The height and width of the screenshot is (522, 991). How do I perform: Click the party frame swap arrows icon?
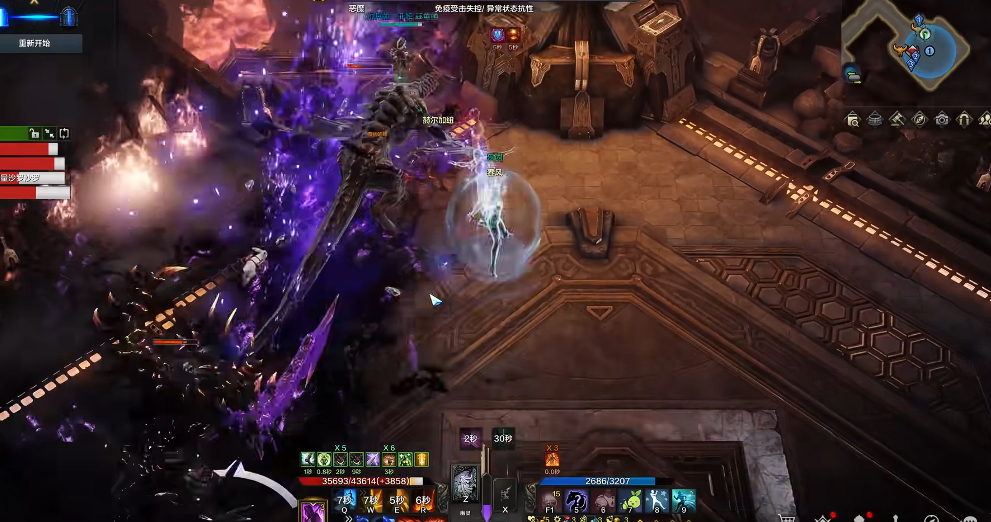click(65, 133)
